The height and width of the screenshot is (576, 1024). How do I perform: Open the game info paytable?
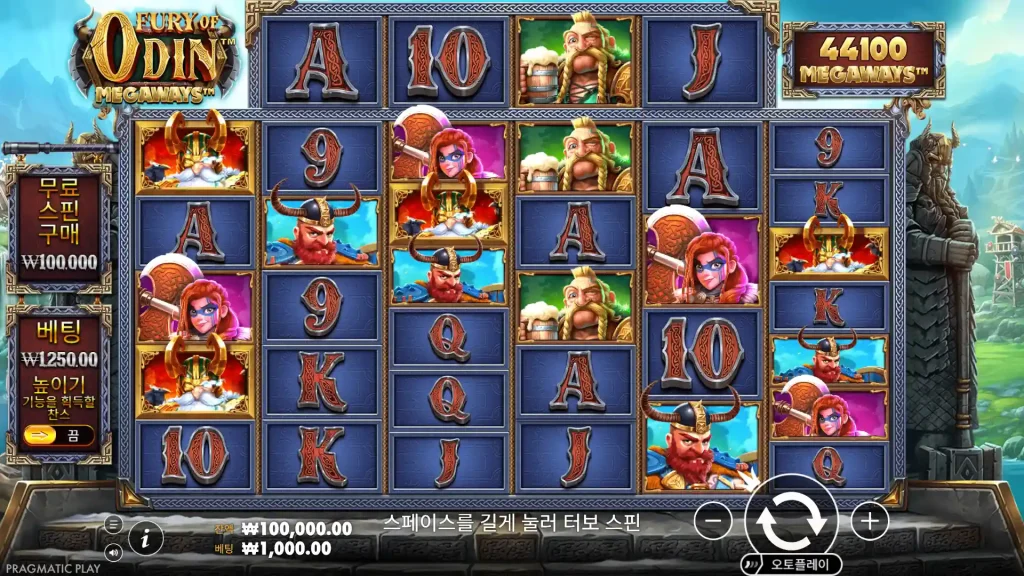point(146,538)
